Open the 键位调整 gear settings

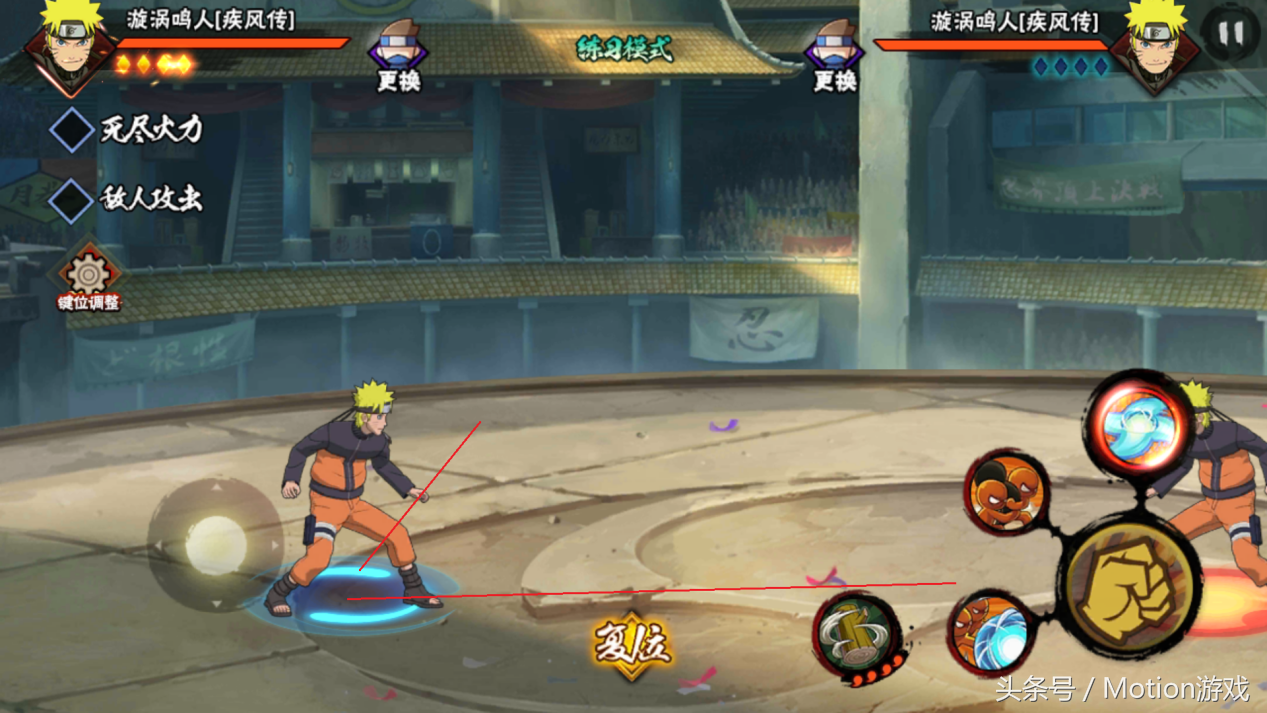[x=88, y=276]
